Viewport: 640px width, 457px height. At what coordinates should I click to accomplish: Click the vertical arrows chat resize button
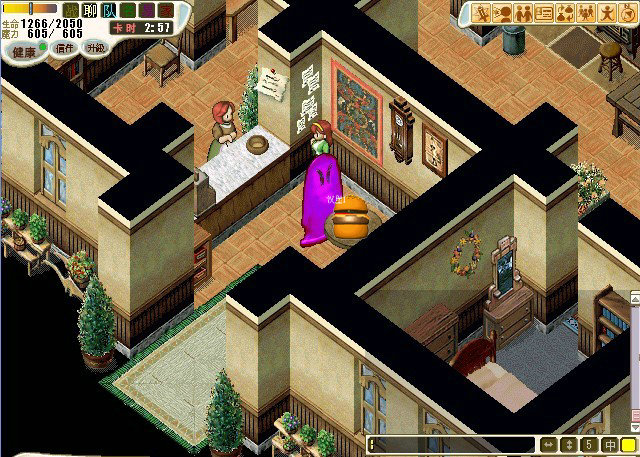pos(569,445)
